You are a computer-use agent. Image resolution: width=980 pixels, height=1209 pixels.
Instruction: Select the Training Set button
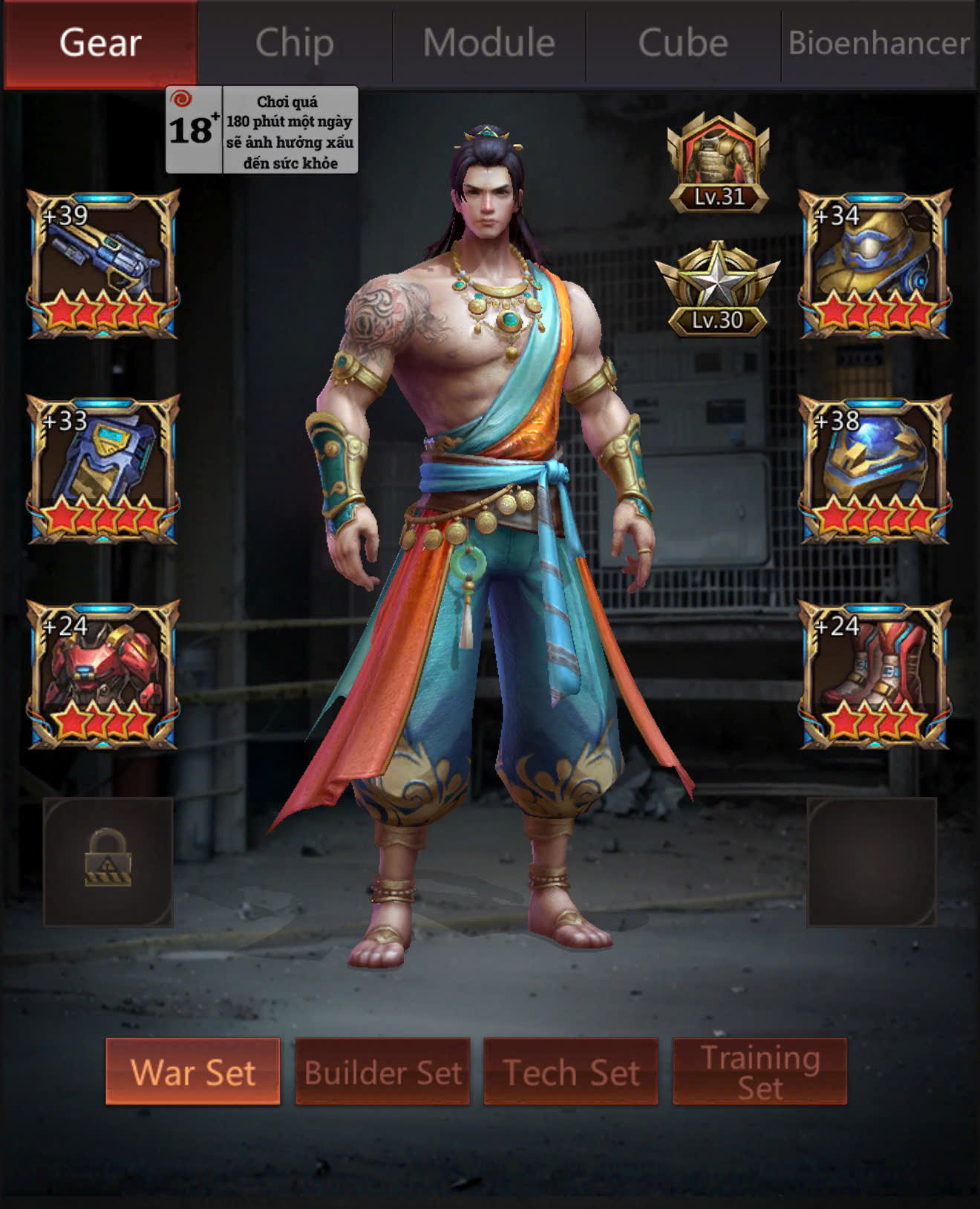(x=759, y=1072)
